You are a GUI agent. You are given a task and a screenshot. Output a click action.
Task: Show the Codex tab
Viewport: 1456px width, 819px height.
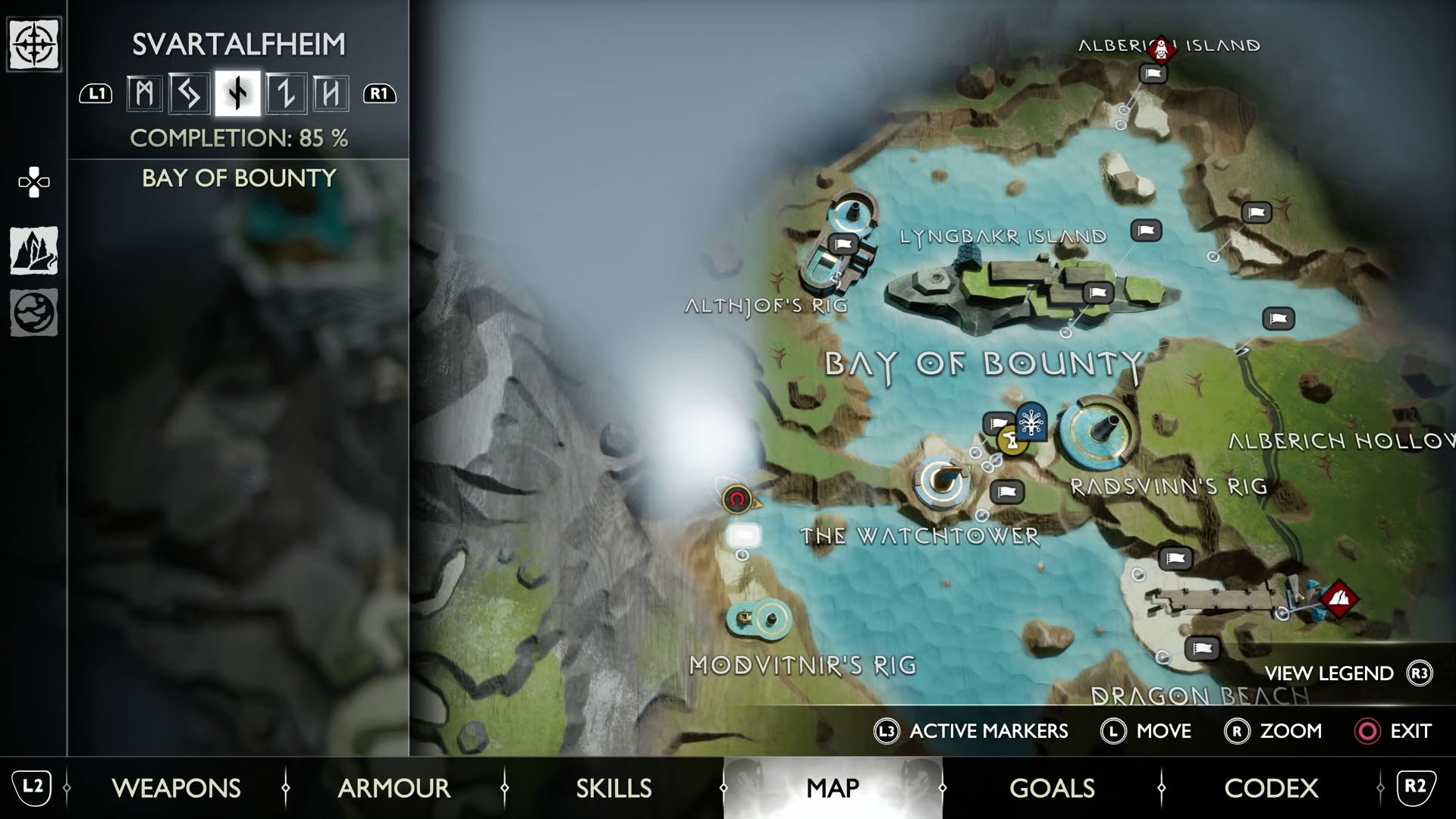(1271, 788)
